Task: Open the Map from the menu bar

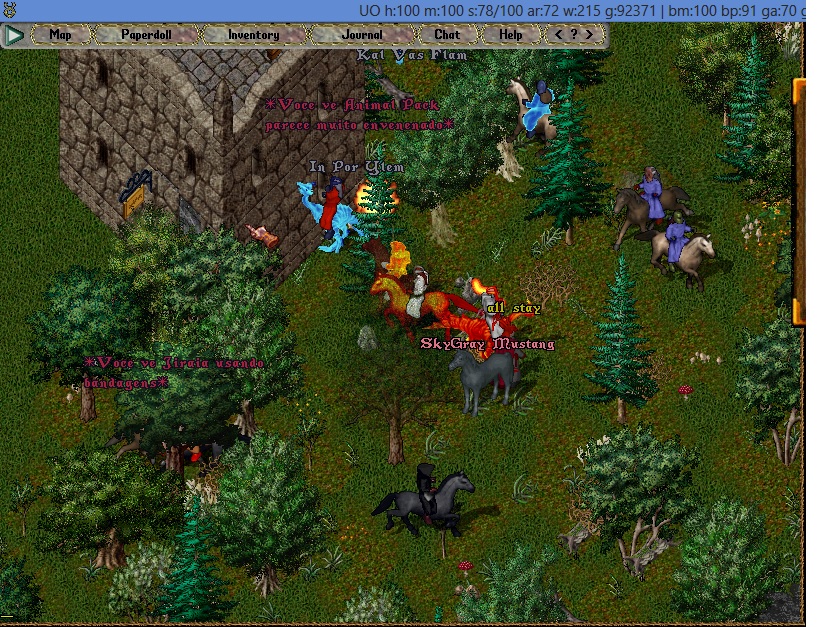Action: pos(61,35)
